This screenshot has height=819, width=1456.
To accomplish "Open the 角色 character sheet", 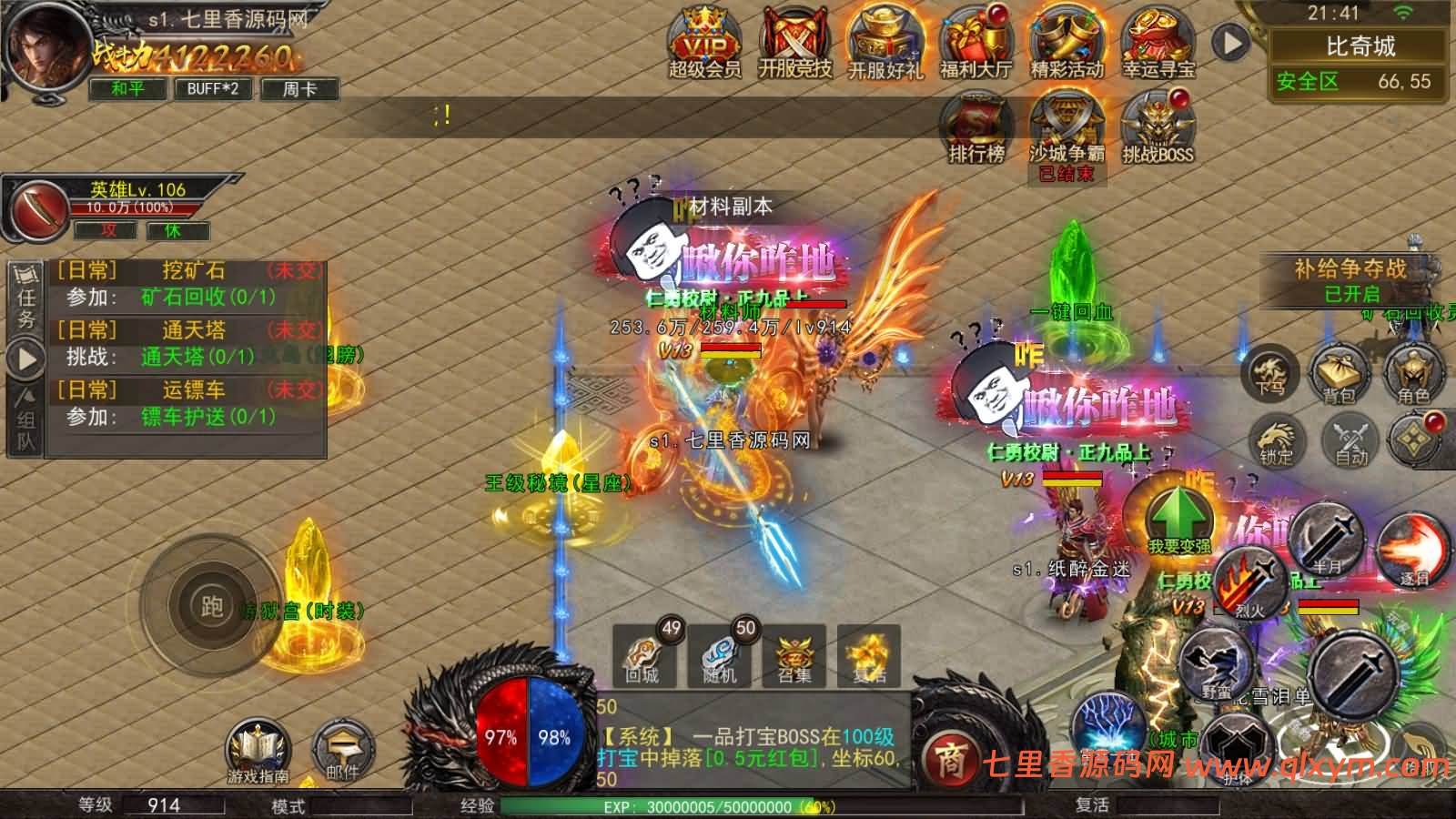I will [x=1413, y=375].
